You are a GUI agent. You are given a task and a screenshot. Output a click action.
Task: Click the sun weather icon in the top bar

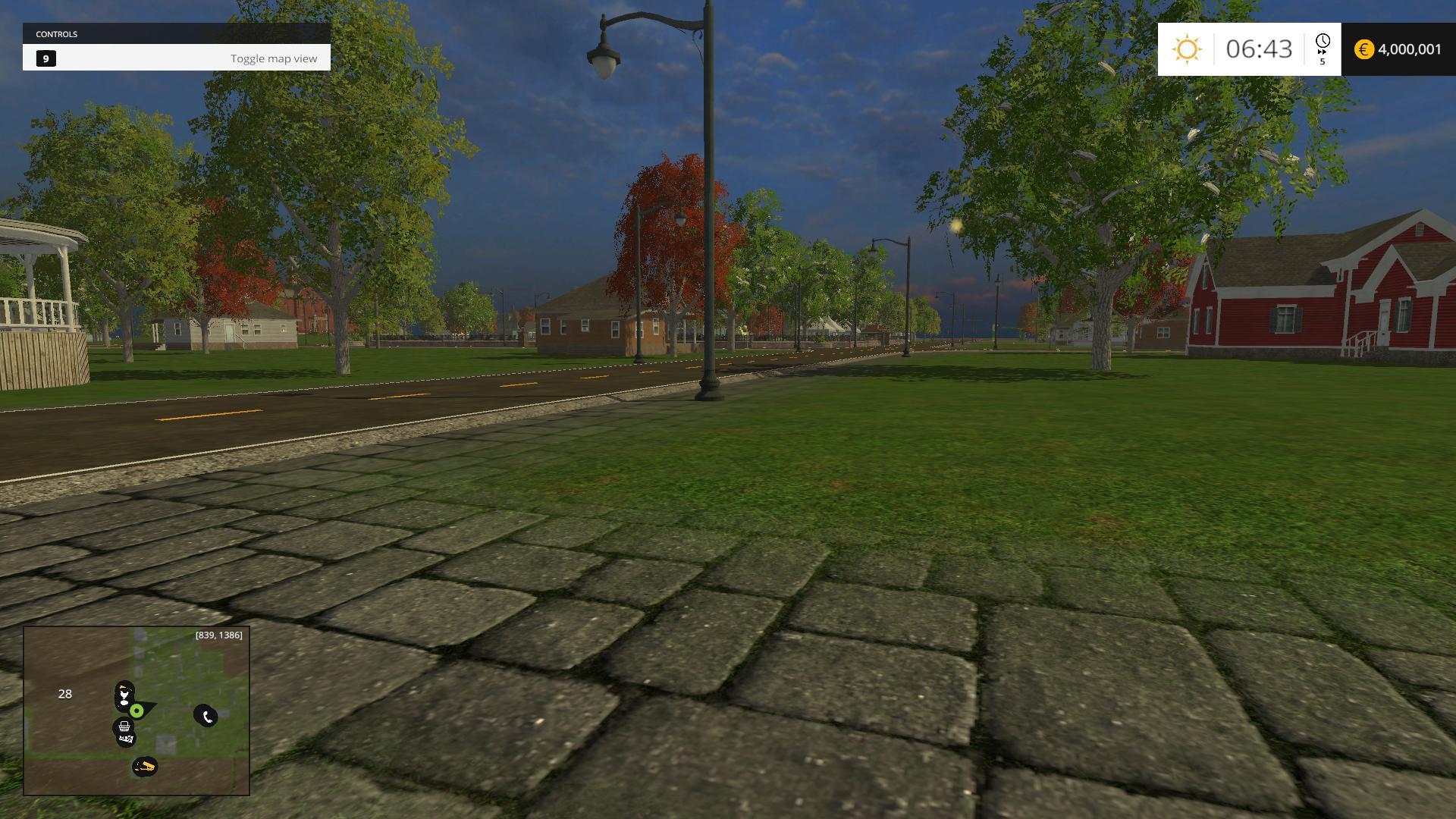pyautogui.click(x=1188, y=49)
